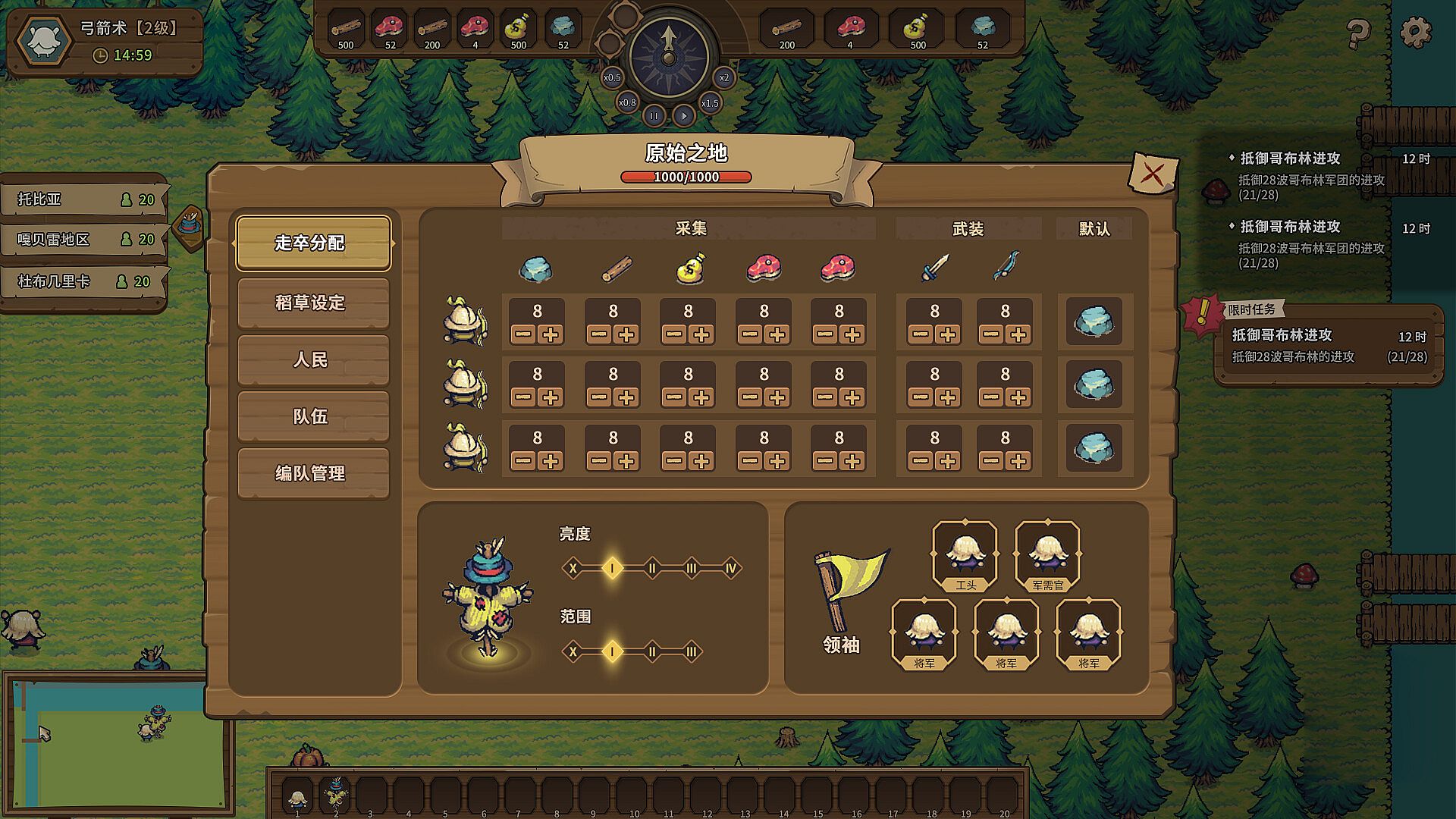1456x819 pixels.
Task: Open the 编队管理 tab
Action: pyautogui.click(x=312, y=473)
